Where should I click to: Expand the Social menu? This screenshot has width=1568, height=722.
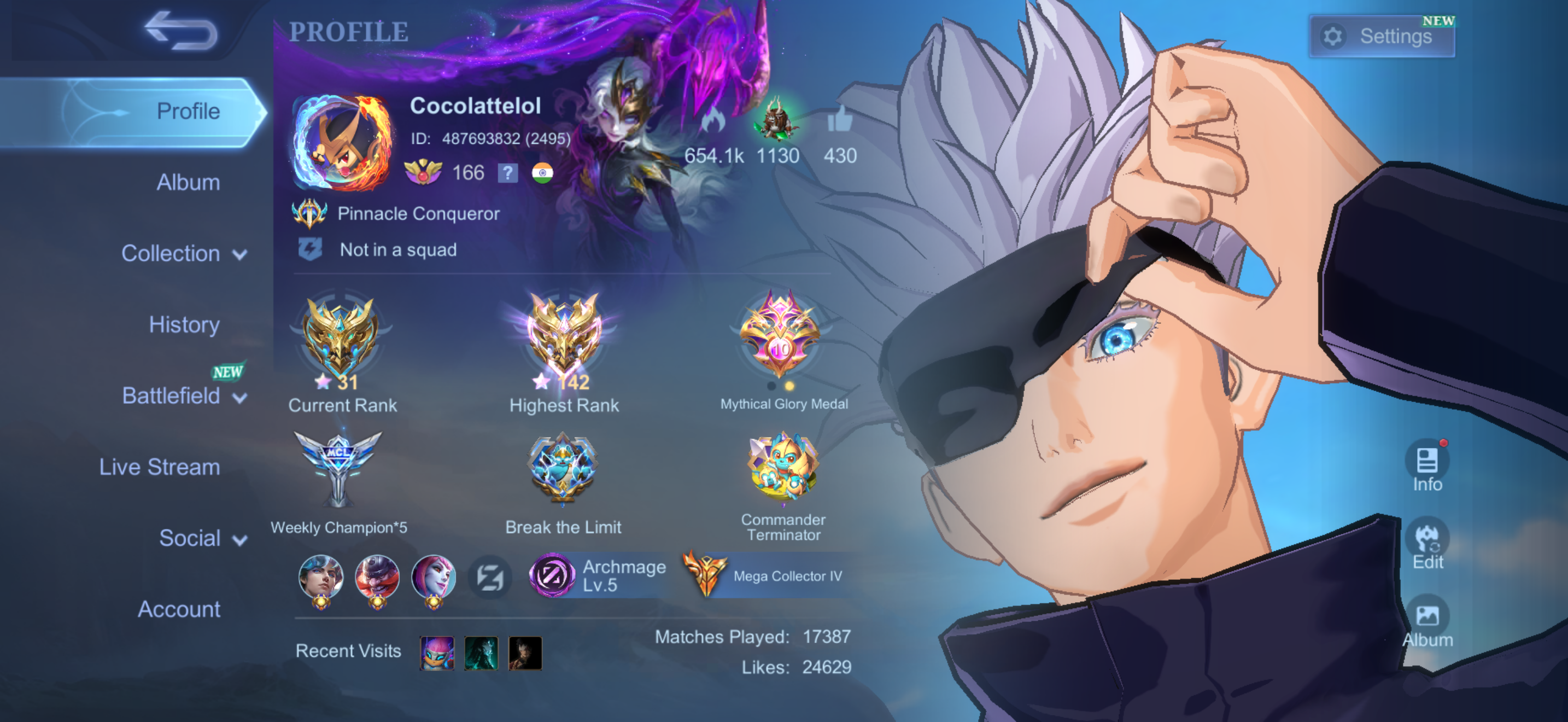pyautogui.click(x=201, y=538)
